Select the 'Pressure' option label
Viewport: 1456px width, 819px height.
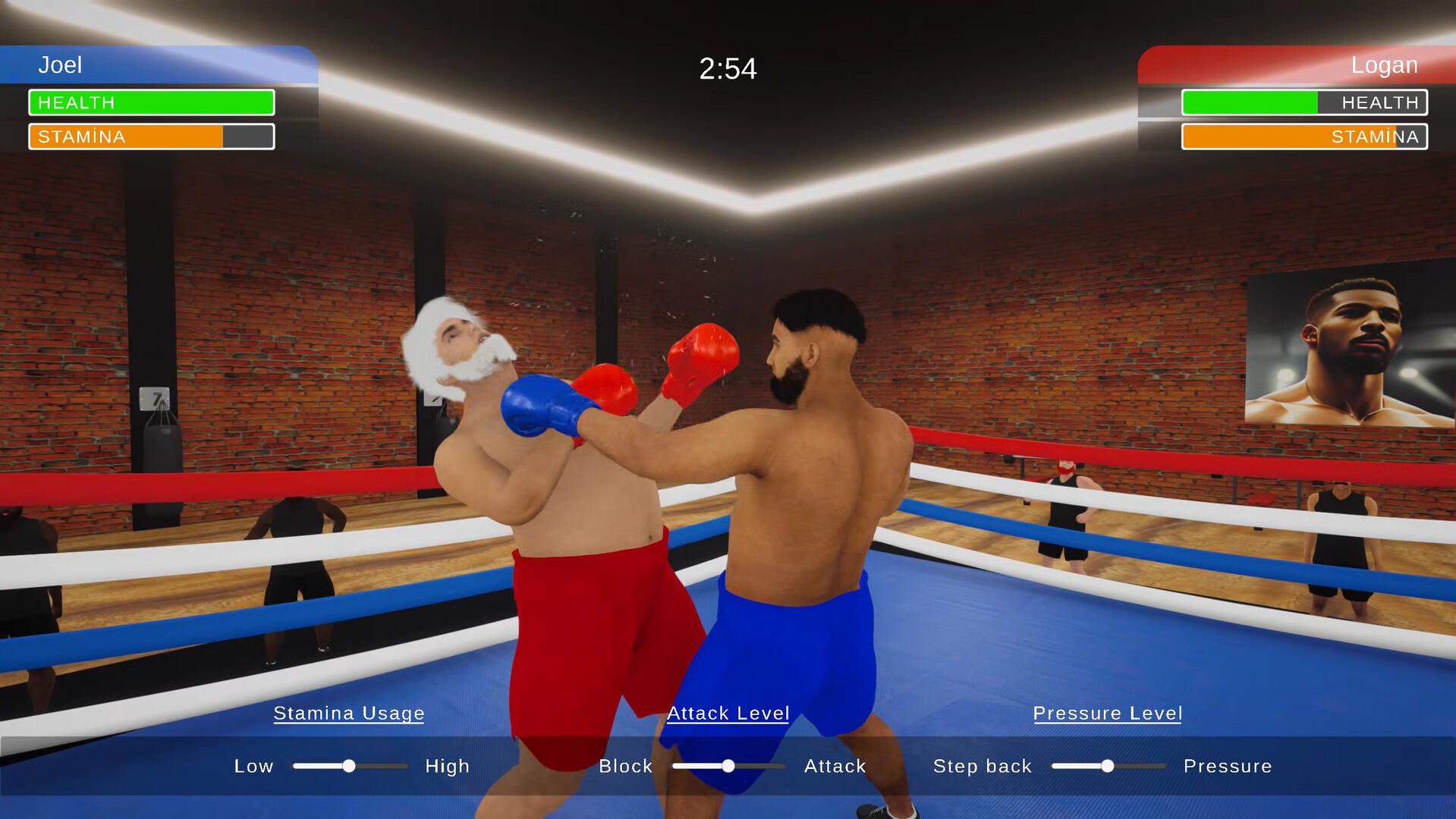[x=1228, y=766]
